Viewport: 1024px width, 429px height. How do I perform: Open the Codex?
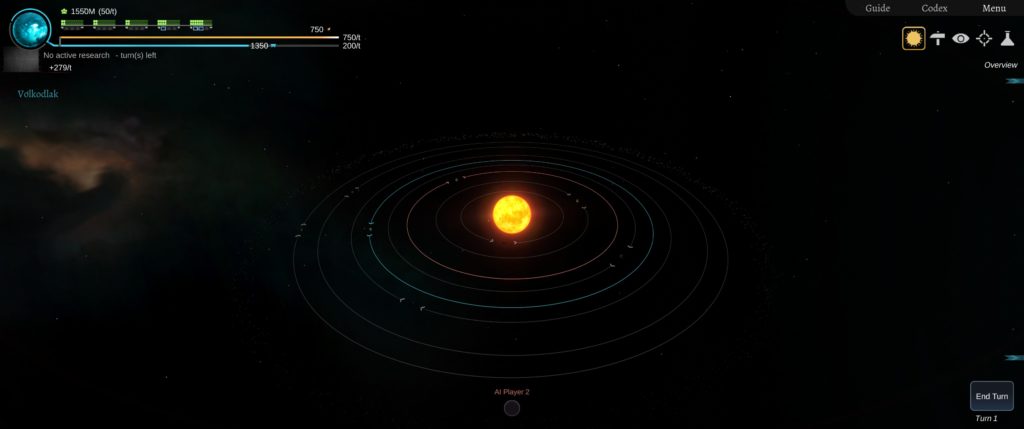[x=934, y=8]
